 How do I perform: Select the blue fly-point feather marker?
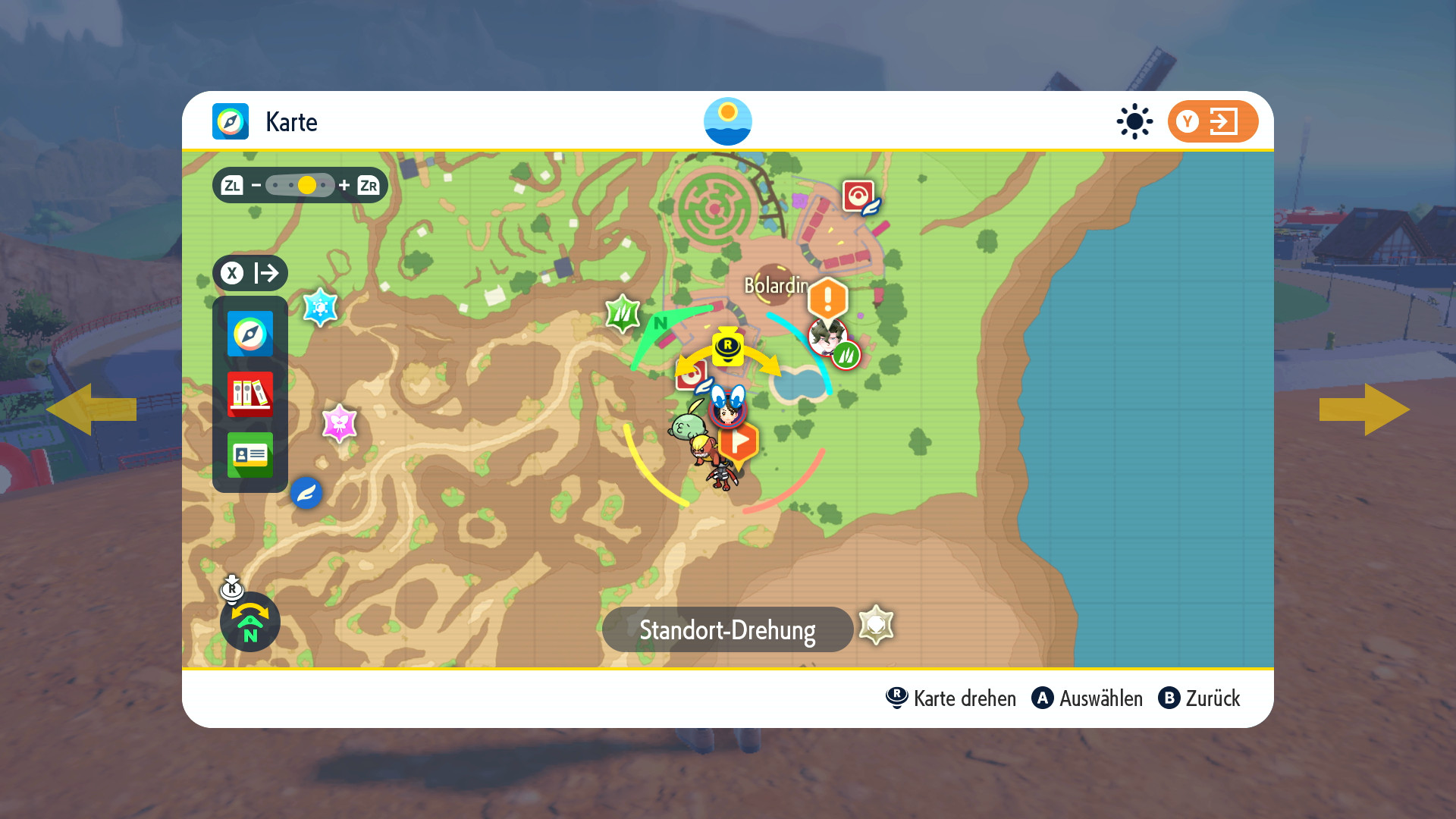[x=306, y=494]
